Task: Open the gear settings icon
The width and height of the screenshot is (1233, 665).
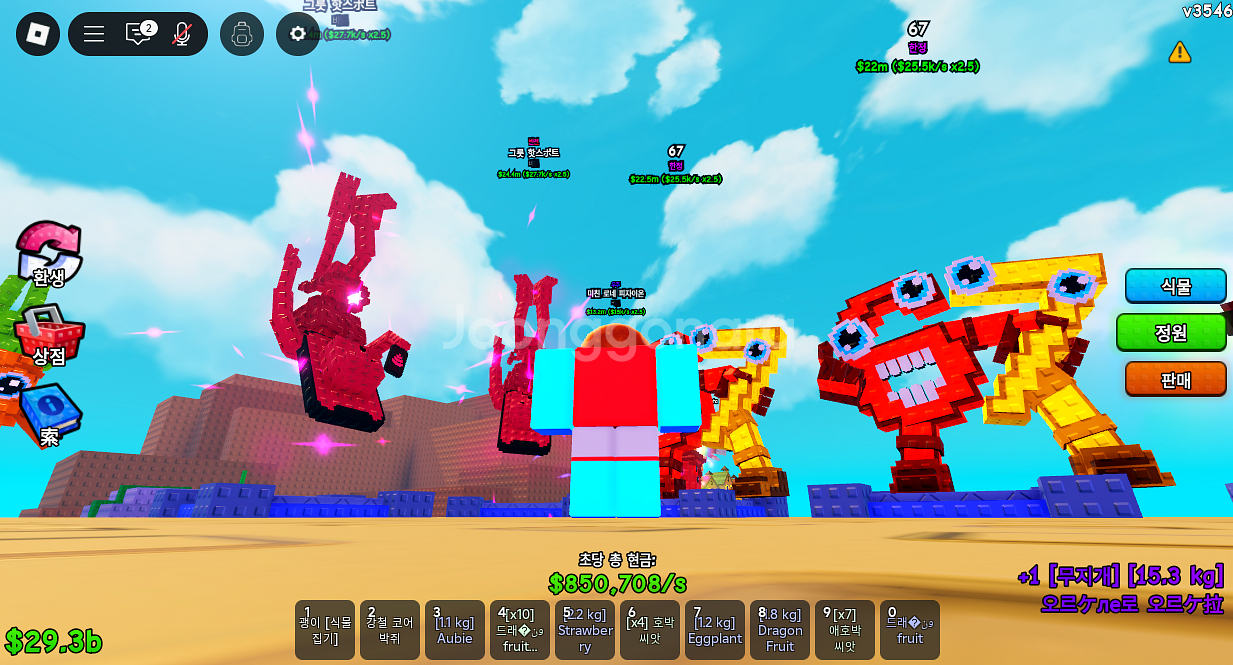Action: pyautogui.click(x=298, y=34)
